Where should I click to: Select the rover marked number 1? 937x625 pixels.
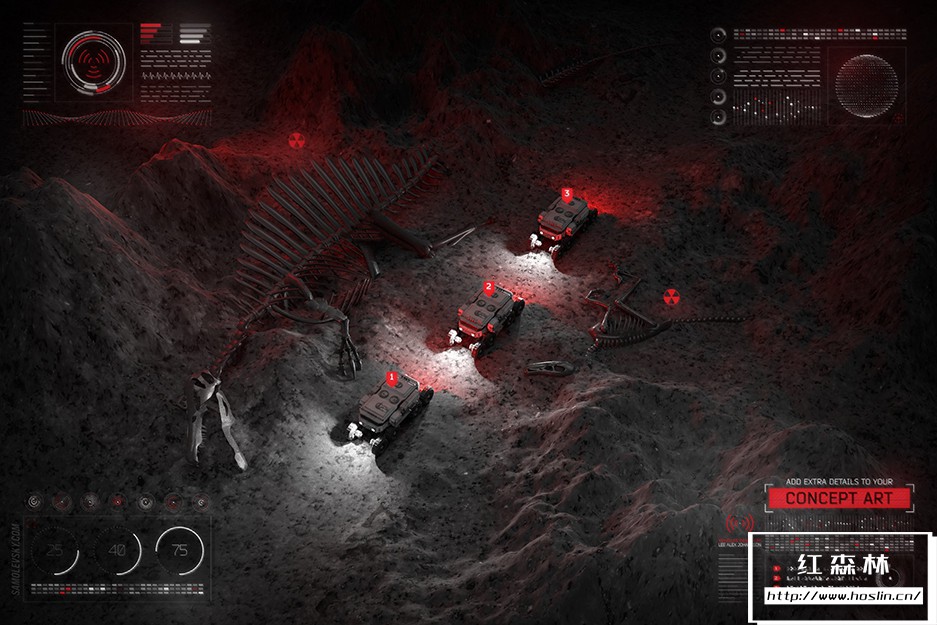coord(393,410)
